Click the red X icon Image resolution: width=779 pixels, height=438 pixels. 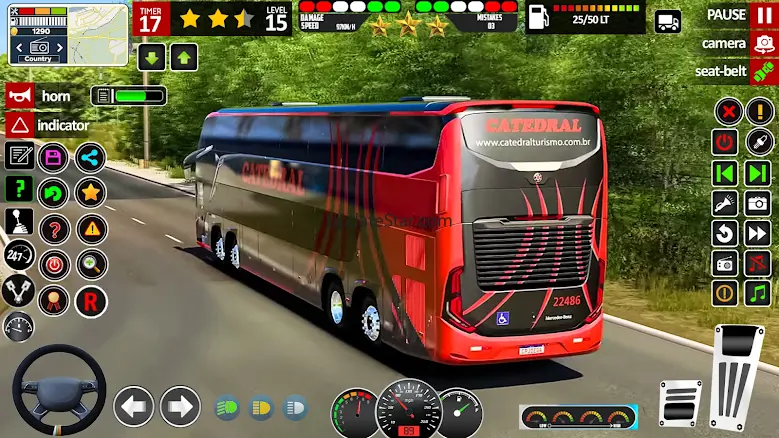tap(727, 111)
